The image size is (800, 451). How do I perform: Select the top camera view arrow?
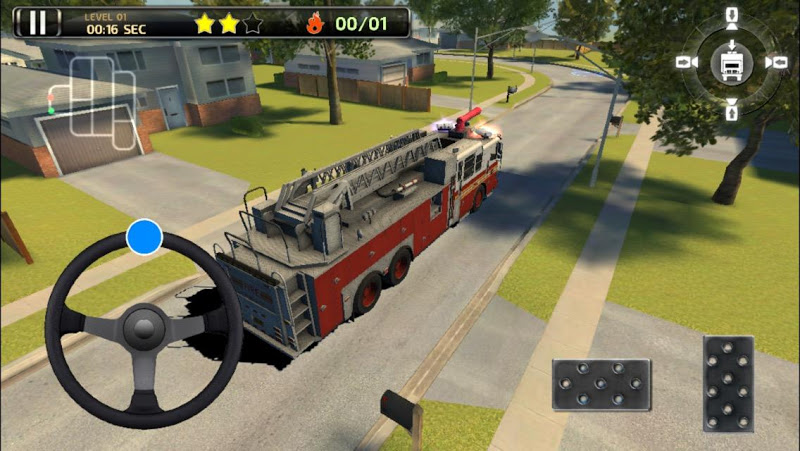click(x=731, y=17)
